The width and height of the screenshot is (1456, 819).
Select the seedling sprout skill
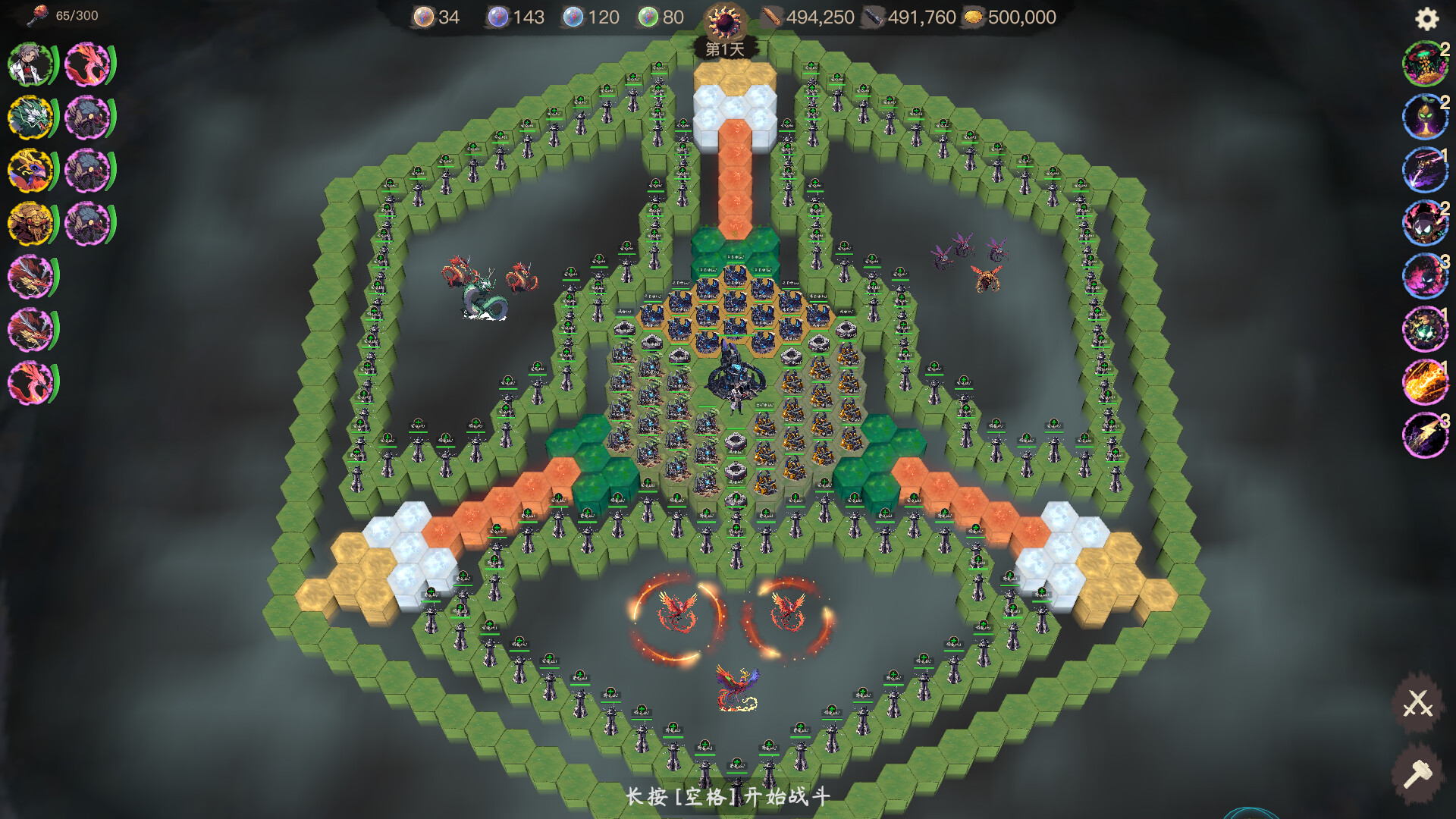1426,115
